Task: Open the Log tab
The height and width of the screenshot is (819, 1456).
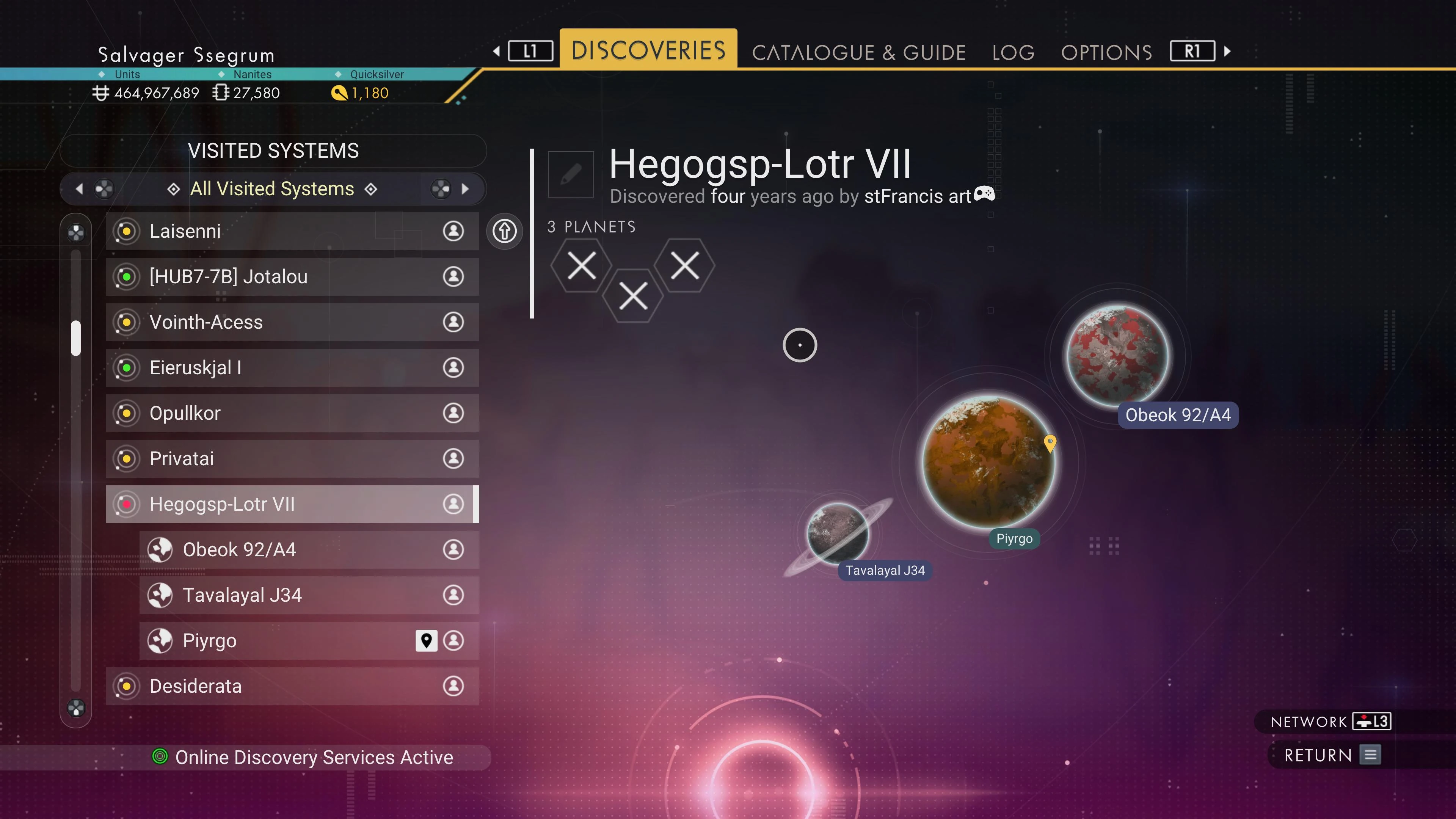Action: click(x=1013, y=53)
